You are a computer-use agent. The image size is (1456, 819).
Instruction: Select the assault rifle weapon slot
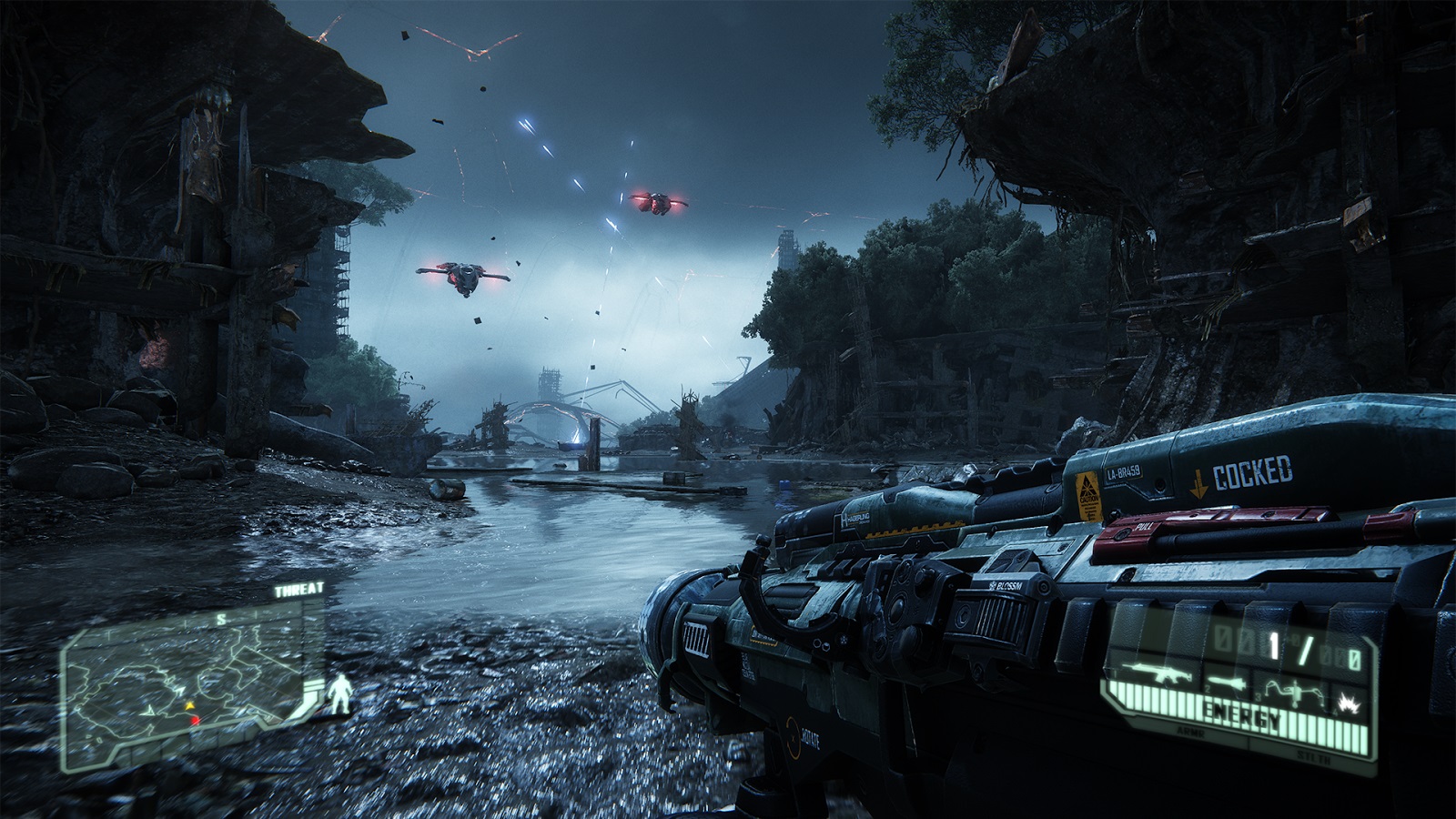pos(1156,674)
